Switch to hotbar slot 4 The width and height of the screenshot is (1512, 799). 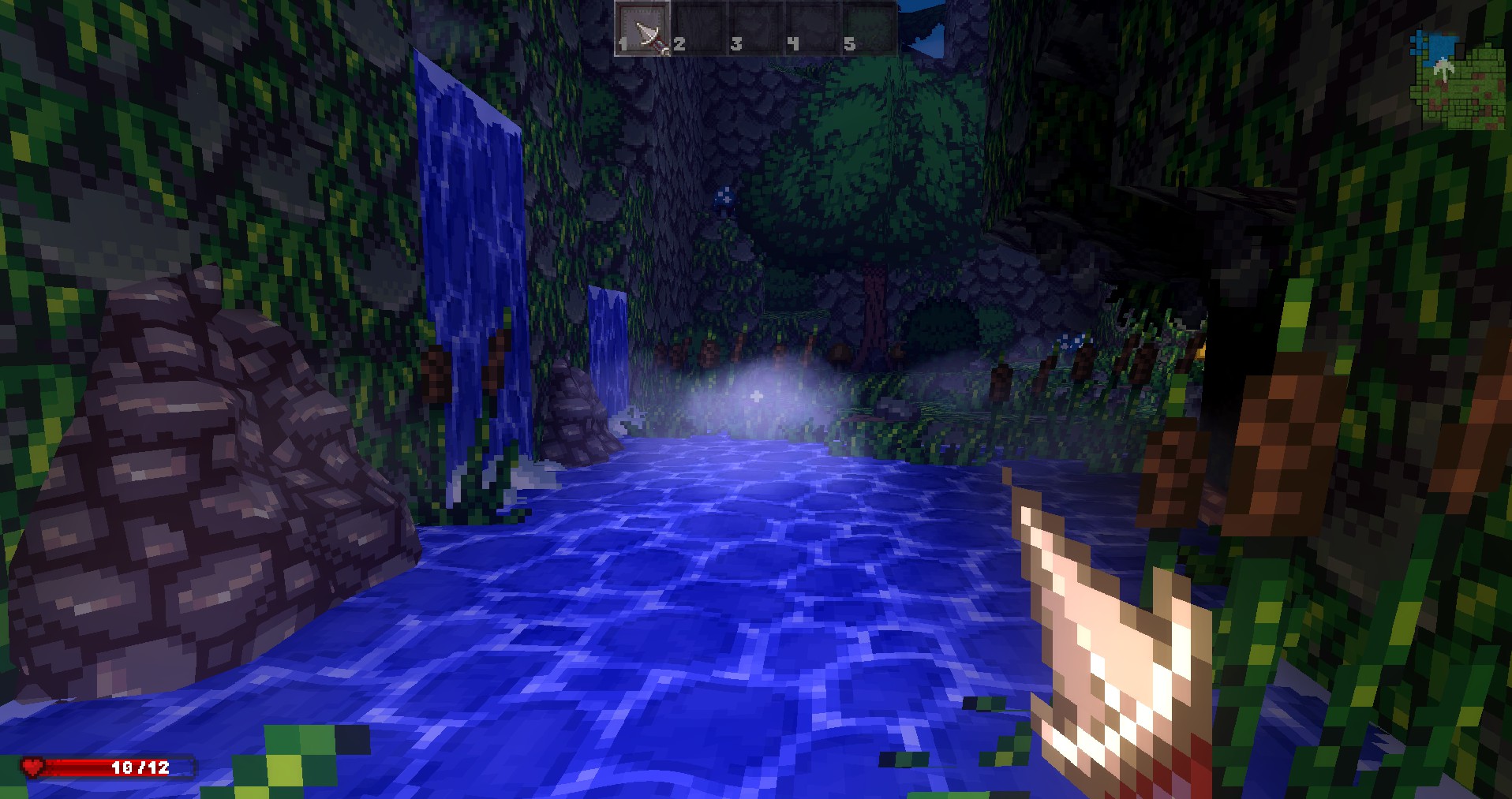click(813, 28)
